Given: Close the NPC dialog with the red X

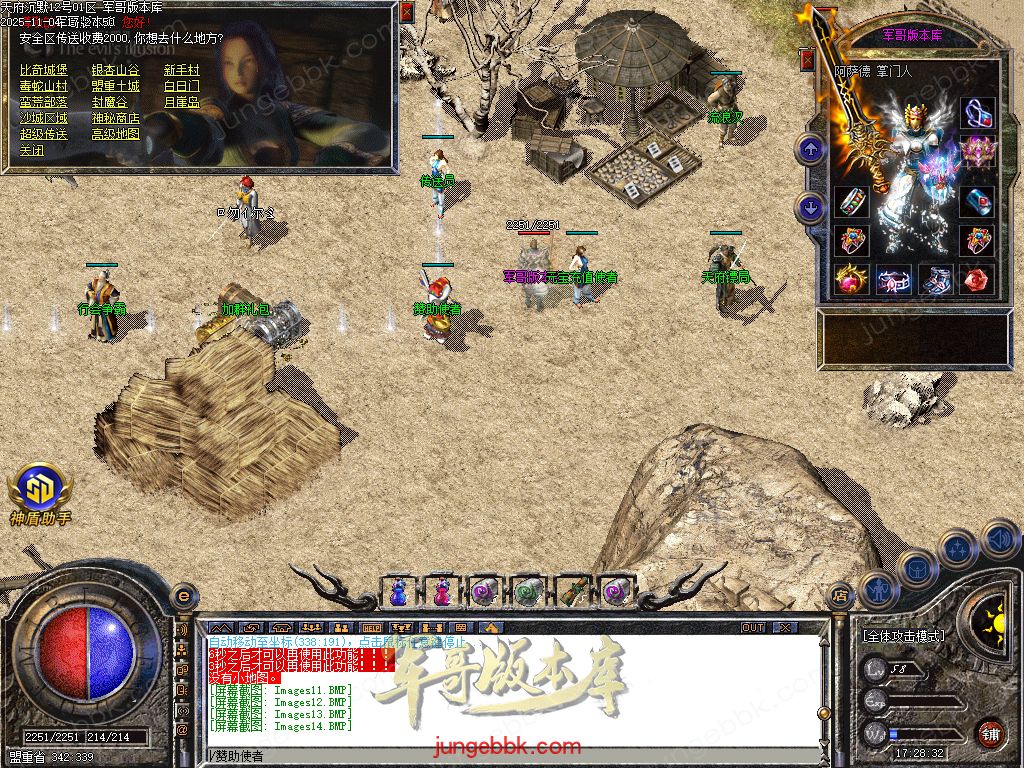Looking at the screenshot, I should coord(406,13).
